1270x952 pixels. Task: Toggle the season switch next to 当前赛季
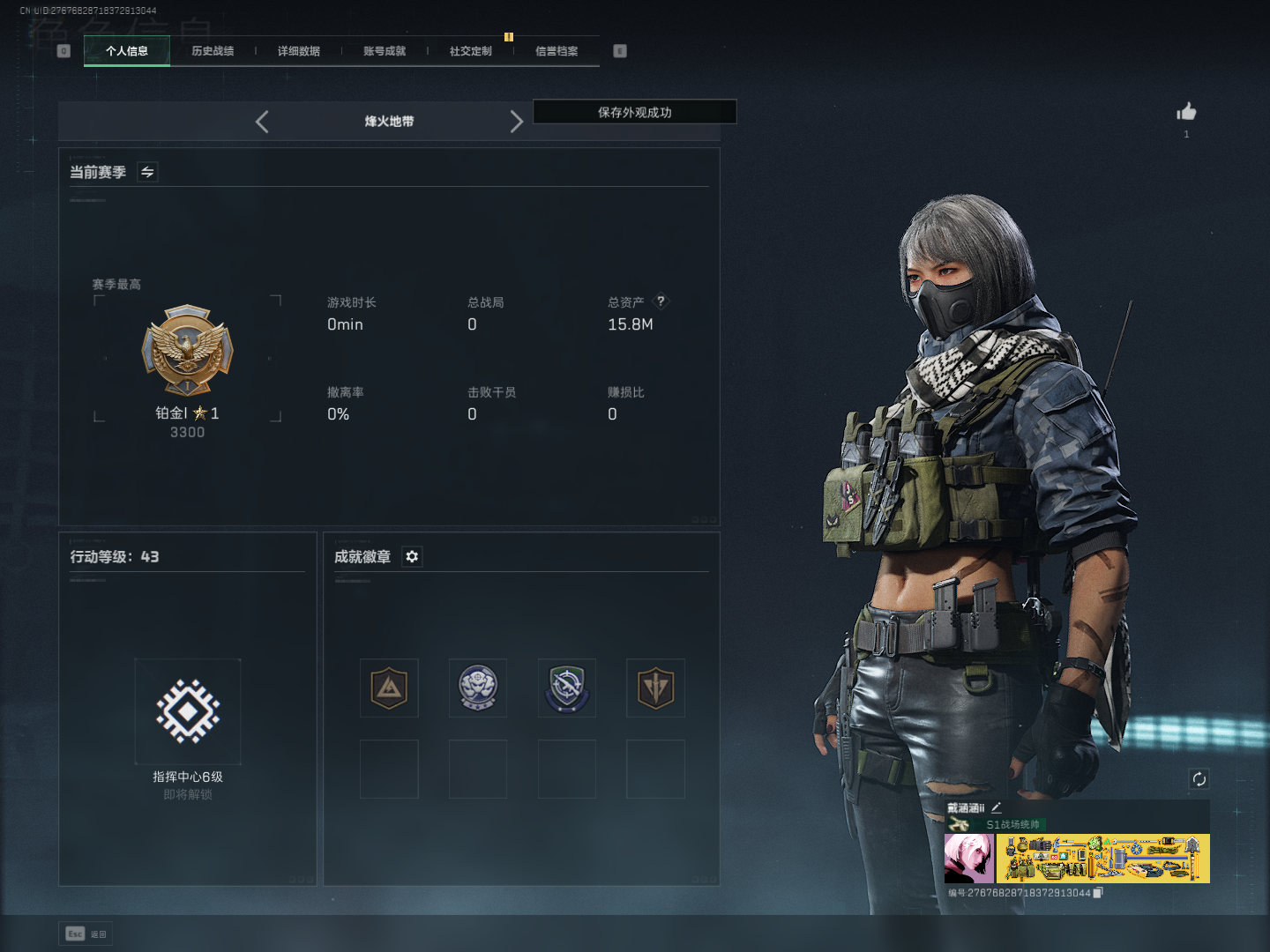click(148, 172)
